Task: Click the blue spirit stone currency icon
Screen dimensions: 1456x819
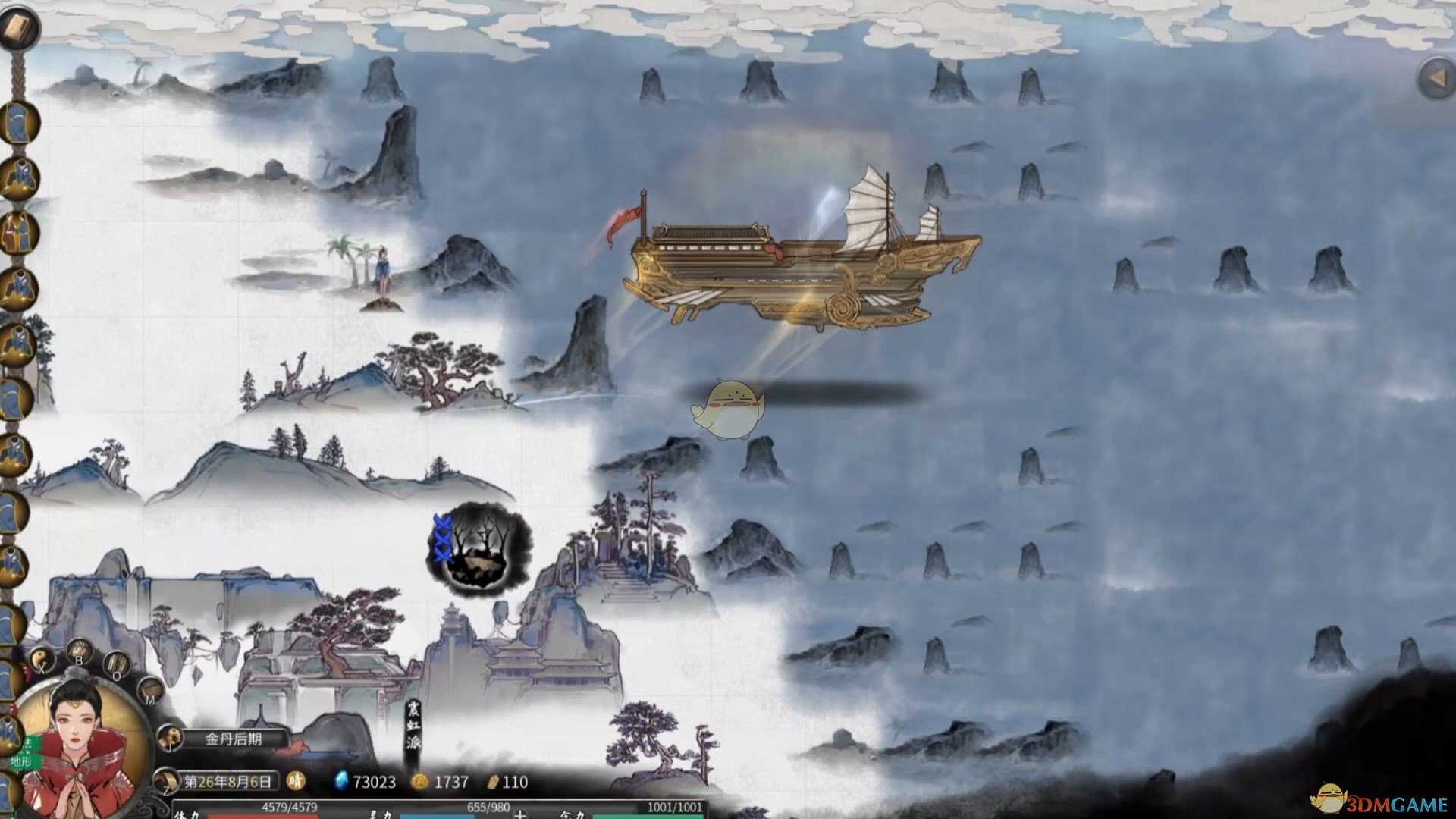Action: [x=341, y=780]
